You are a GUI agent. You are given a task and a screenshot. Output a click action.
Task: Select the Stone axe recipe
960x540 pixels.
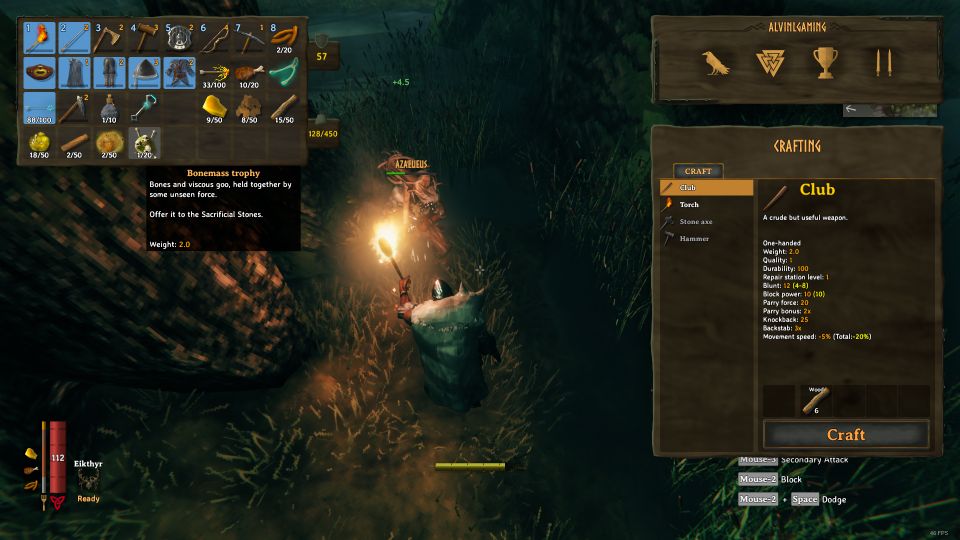coord(706,221)
